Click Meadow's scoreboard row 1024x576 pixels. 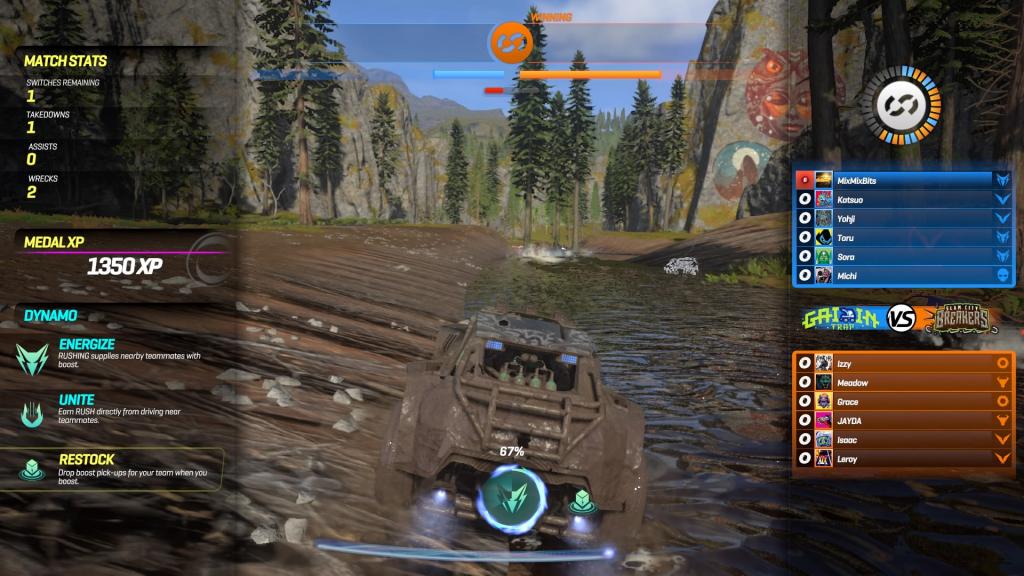pos(905,383)
